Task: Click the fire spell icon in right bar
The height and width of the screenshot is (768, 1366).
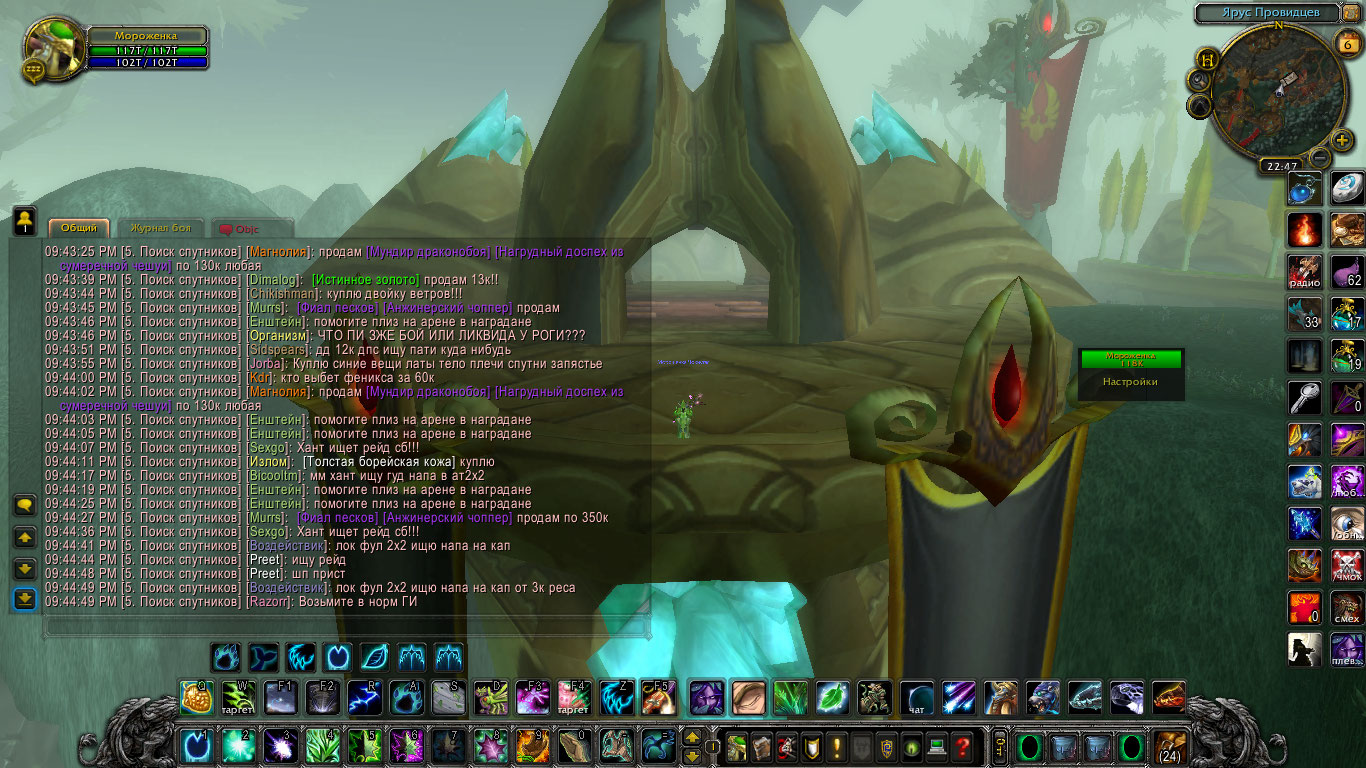Action: 1304,230
